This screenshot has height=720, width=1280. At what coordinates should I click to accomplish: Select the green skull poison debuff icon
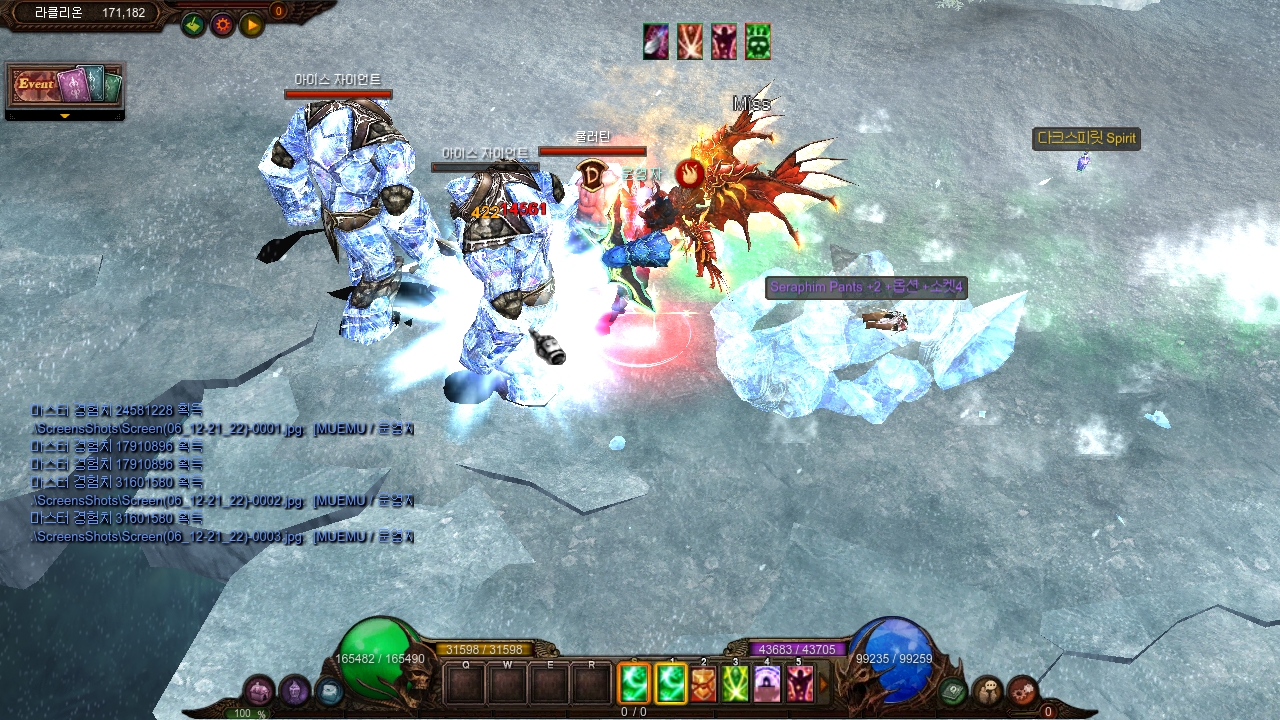(758, 42)
